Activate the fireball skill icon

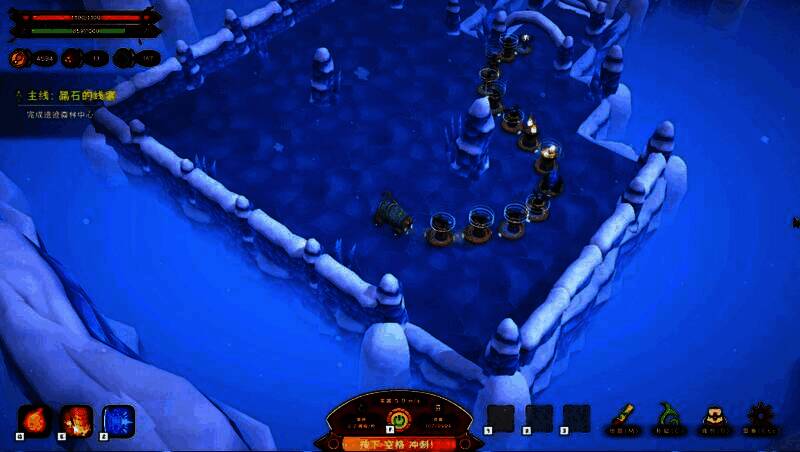(x=35, y=420)
